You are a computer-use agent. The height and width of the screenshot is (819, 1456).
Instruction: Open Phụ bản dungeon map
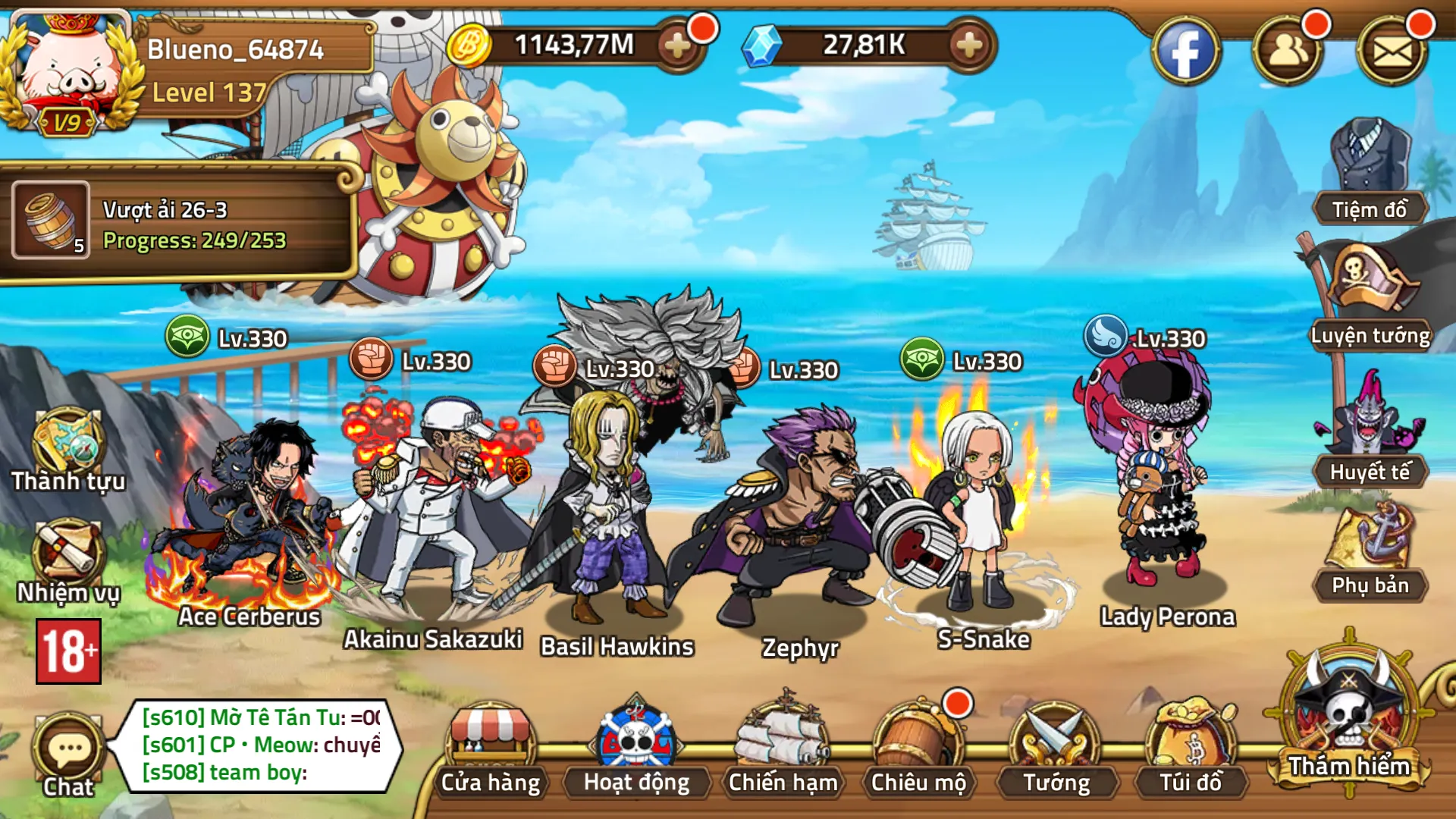click(1370, 550)
